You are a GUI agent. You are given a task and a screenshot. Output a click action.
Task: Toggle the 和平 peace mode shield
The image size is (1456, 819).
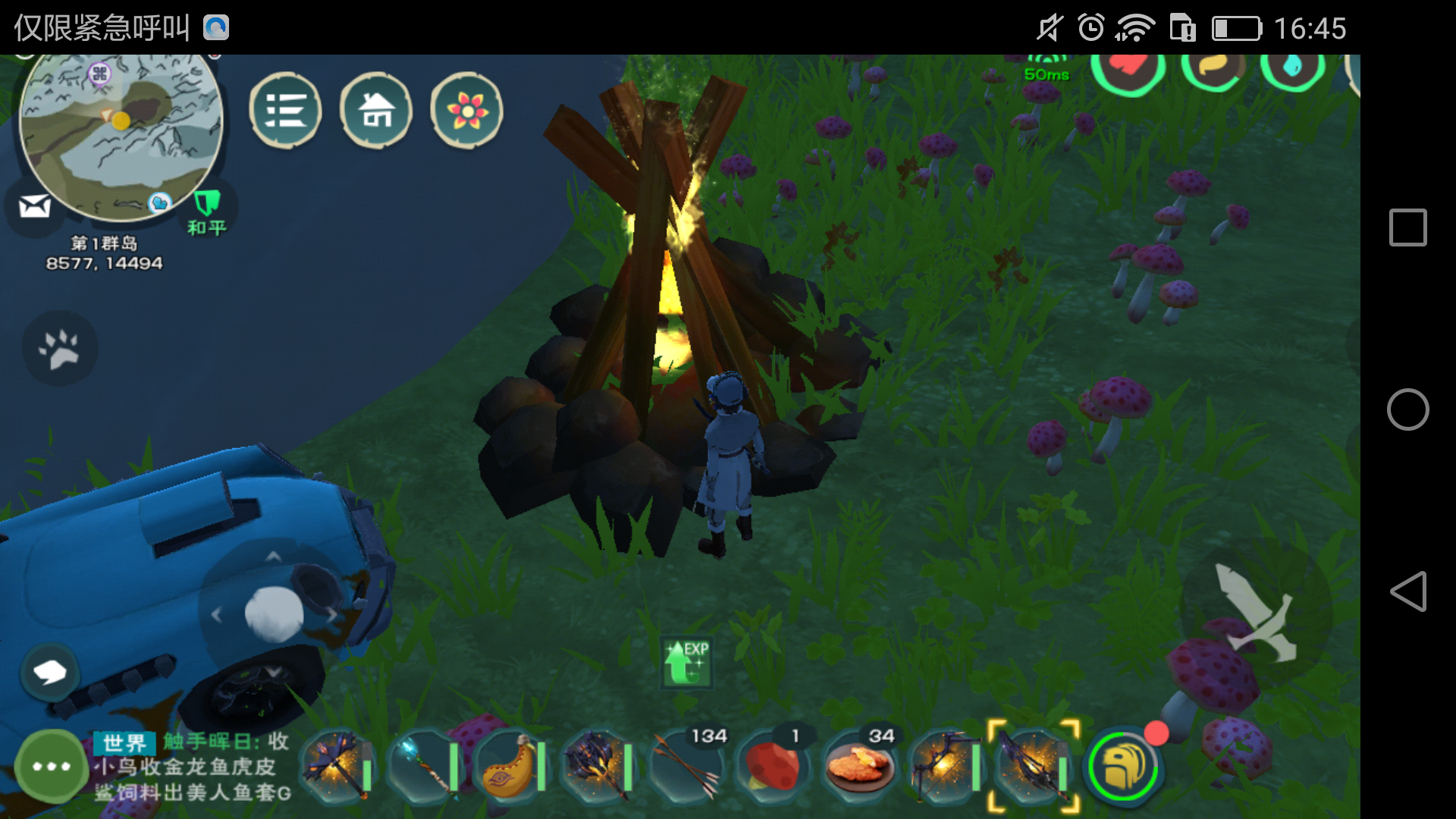coord(207,212)
